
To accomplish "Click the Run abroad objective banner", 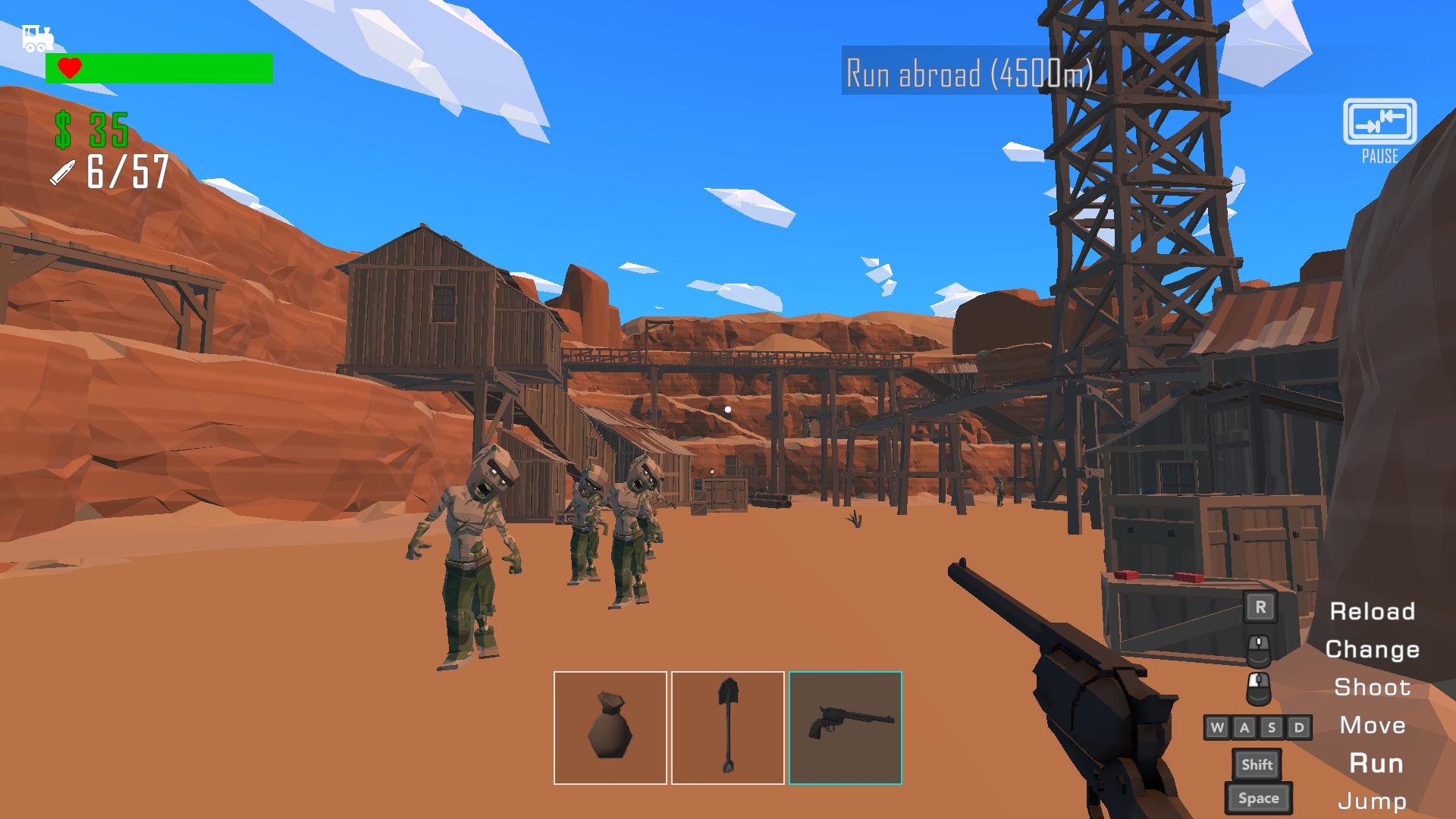I will tap(967, 72).
